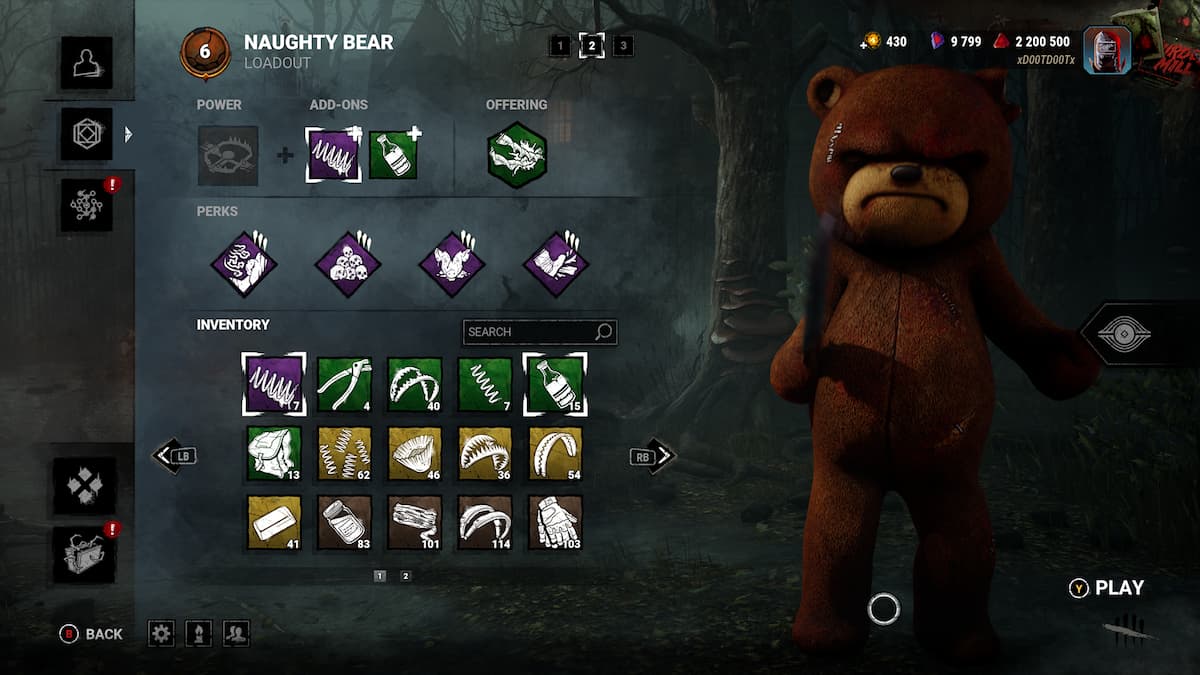Pick the green pliers add-on from inventory

344,385
